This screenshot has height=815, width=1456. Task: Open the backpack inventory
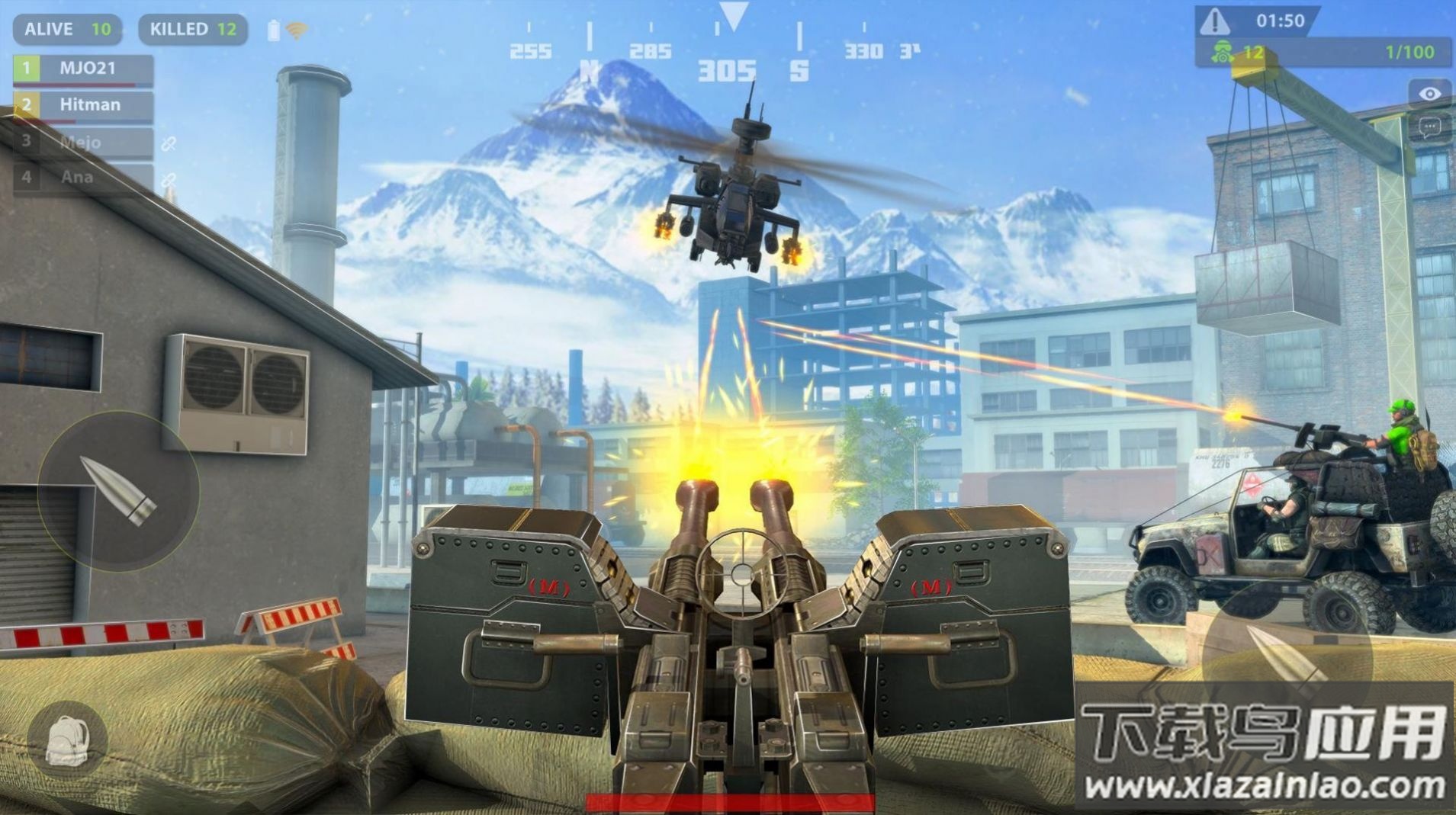pyautogui.click(x=67, y=740)
